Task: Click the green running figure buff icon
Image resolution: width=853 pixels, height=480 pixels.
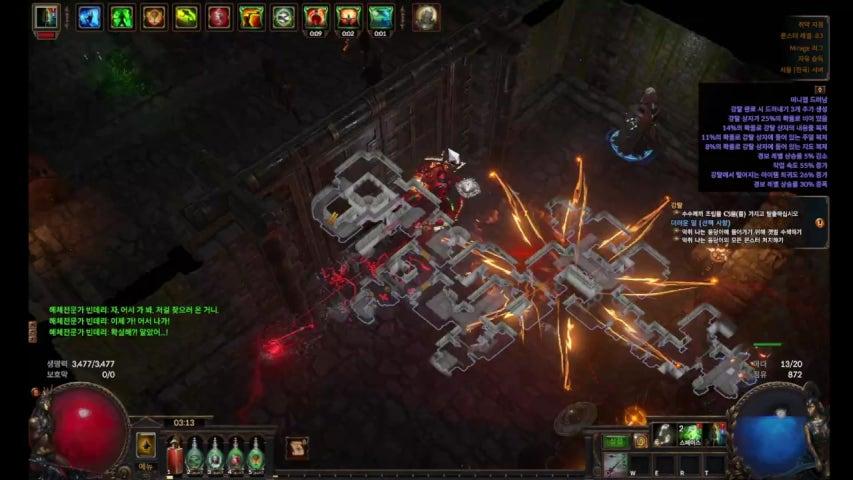Action: [x=122, y=17]
